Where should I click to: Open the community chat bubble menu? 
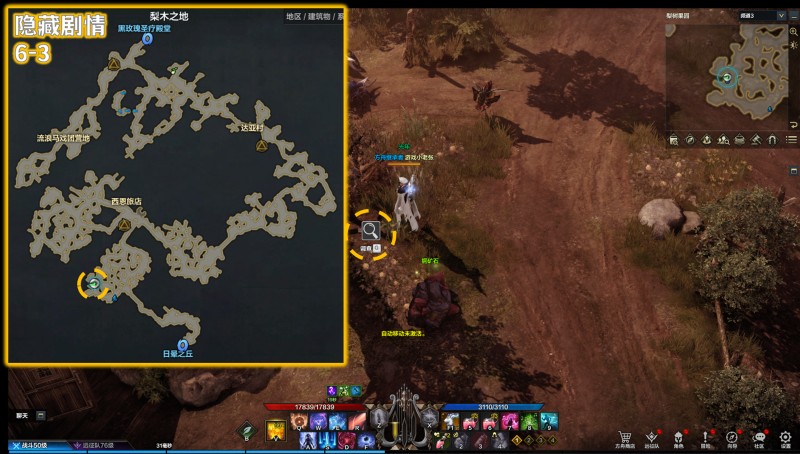pyautogui.click(x=759, y=436)
